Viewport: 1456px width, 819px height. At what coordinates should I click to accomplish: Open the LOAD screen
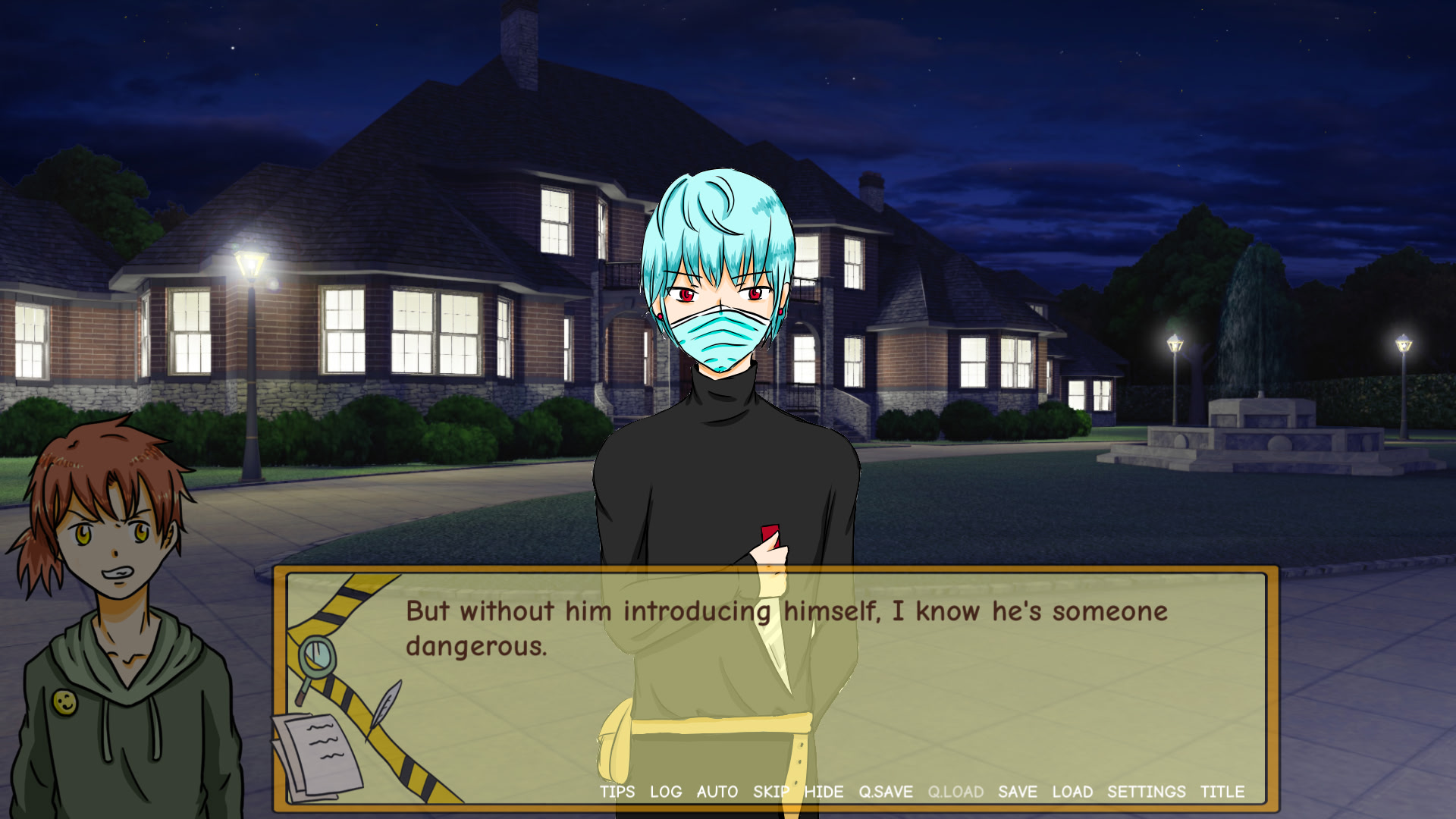click(1074, 792)
